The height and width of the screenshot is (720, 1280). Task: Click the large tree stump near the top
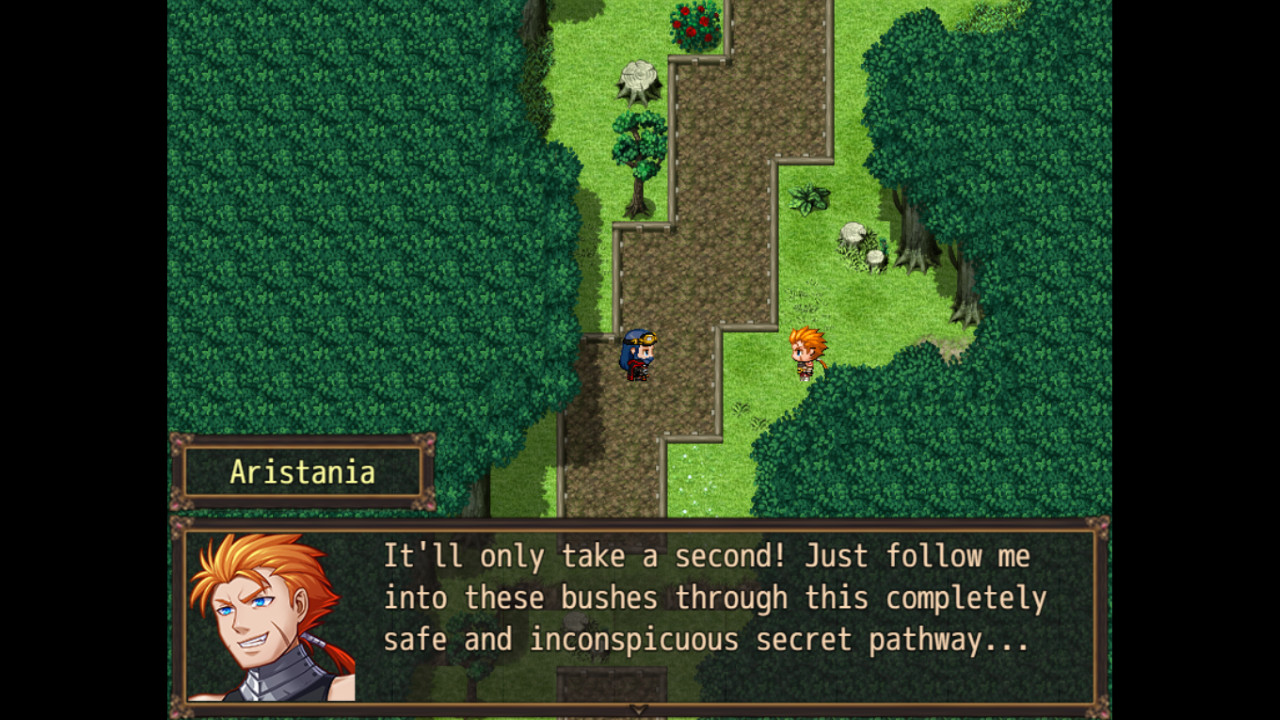[x=637, y=77]
